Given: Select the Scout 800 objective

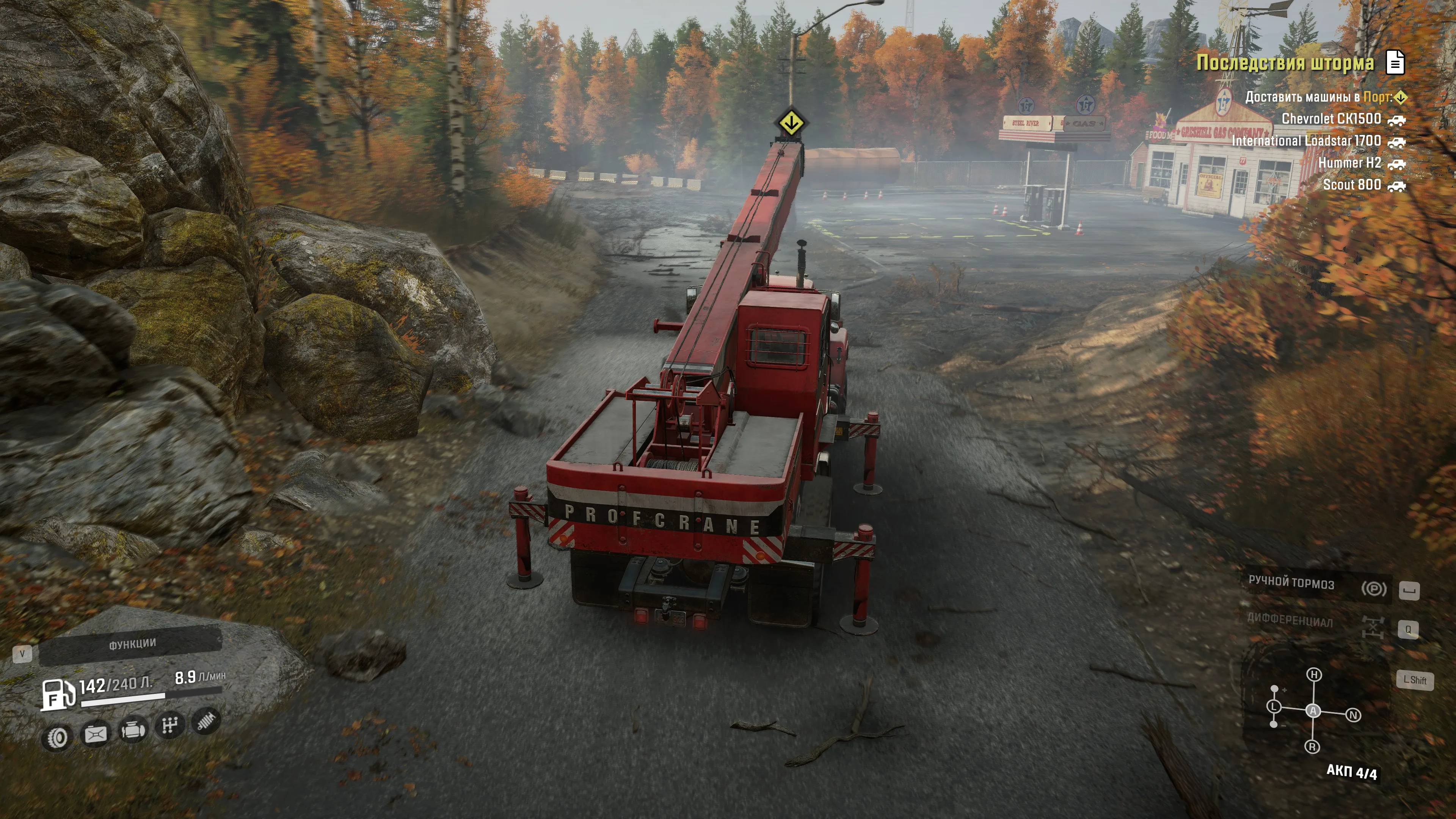Looking at the screenshot, I should pyautogui.click(x=1351, y=185).
